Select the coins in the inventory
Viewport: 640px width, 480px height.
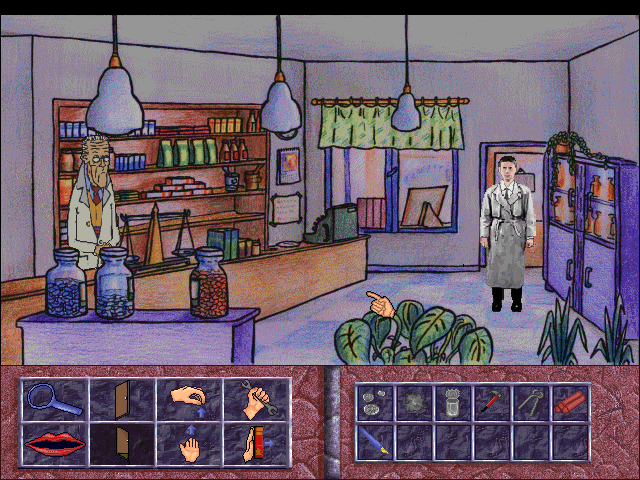pos(375,403)
